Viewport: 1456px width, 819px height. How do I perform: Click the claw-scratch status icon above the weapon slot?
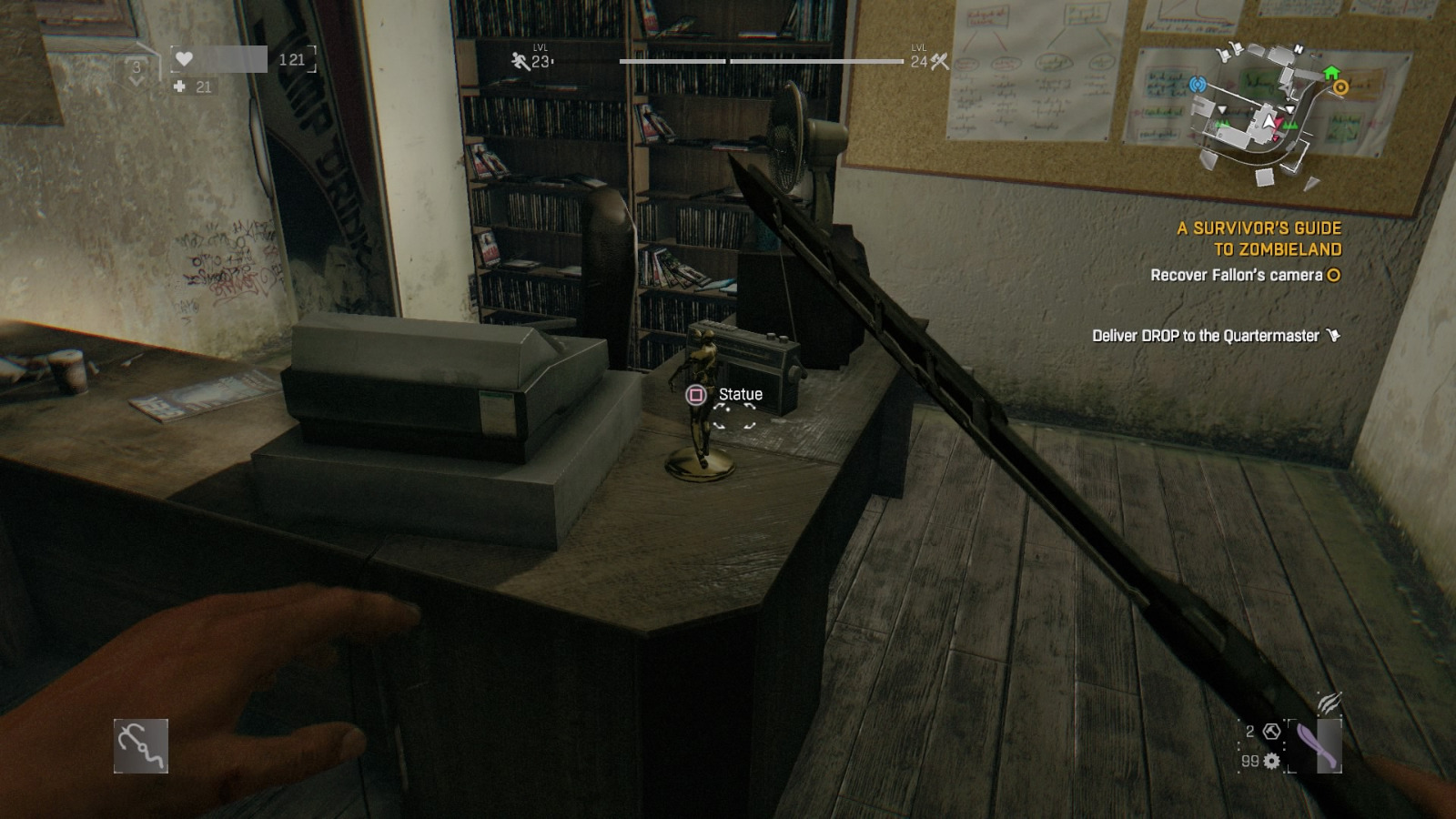point(1328,703)
